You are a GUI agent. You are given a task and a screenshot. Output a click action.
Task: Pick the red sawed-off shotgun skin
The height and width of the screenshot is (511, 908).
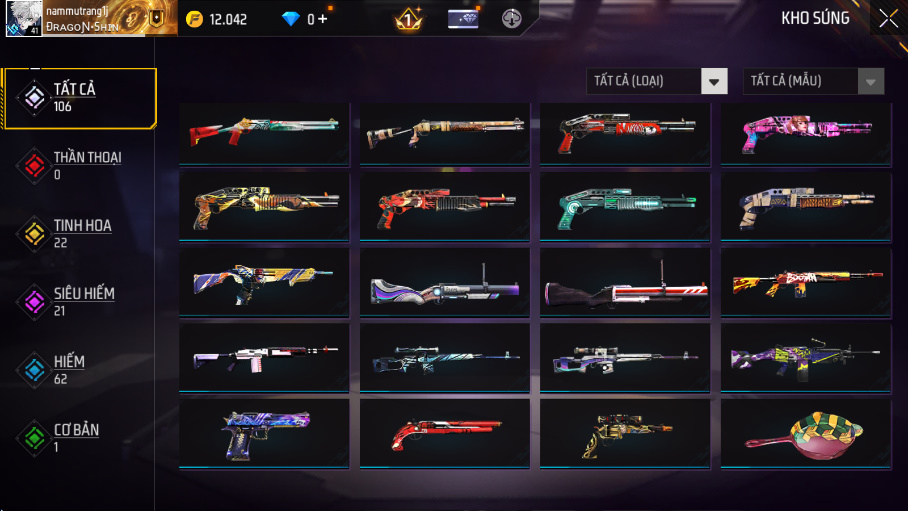tap(444, 432)
